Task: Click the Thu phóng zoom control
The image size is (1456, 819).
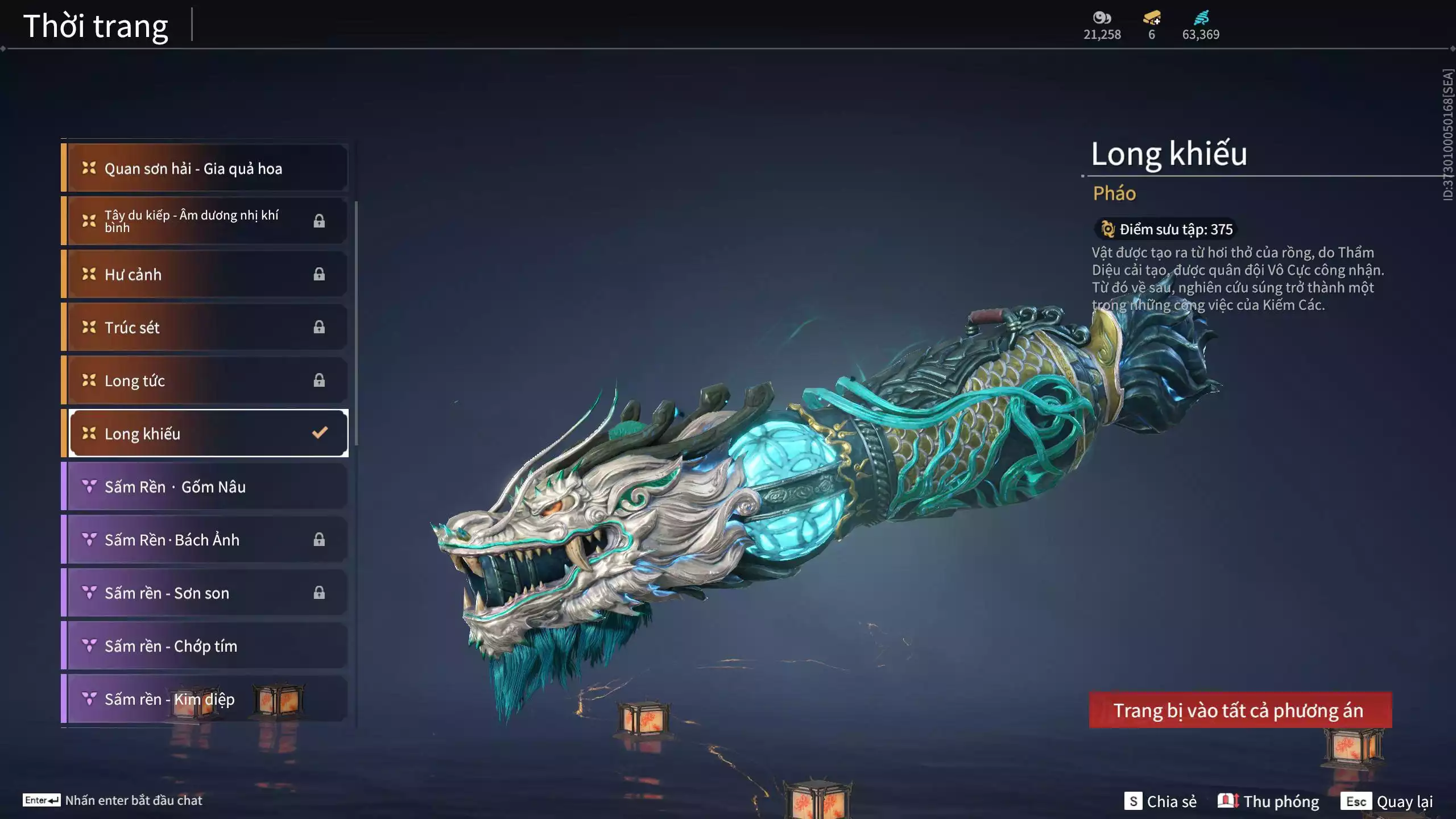Action: [x=1268, y=801]
